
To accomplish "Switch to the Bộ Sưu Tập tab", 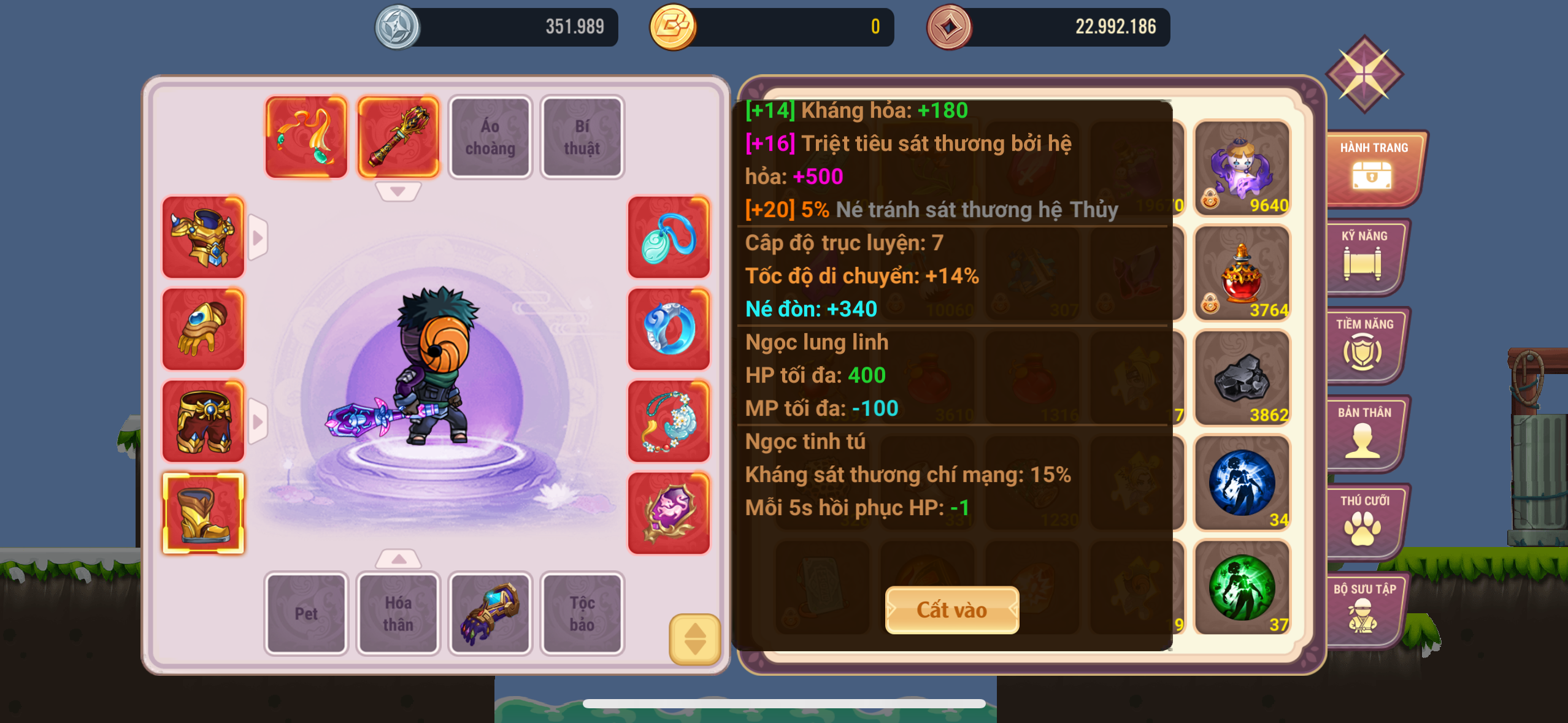I will pos(1363,610).
